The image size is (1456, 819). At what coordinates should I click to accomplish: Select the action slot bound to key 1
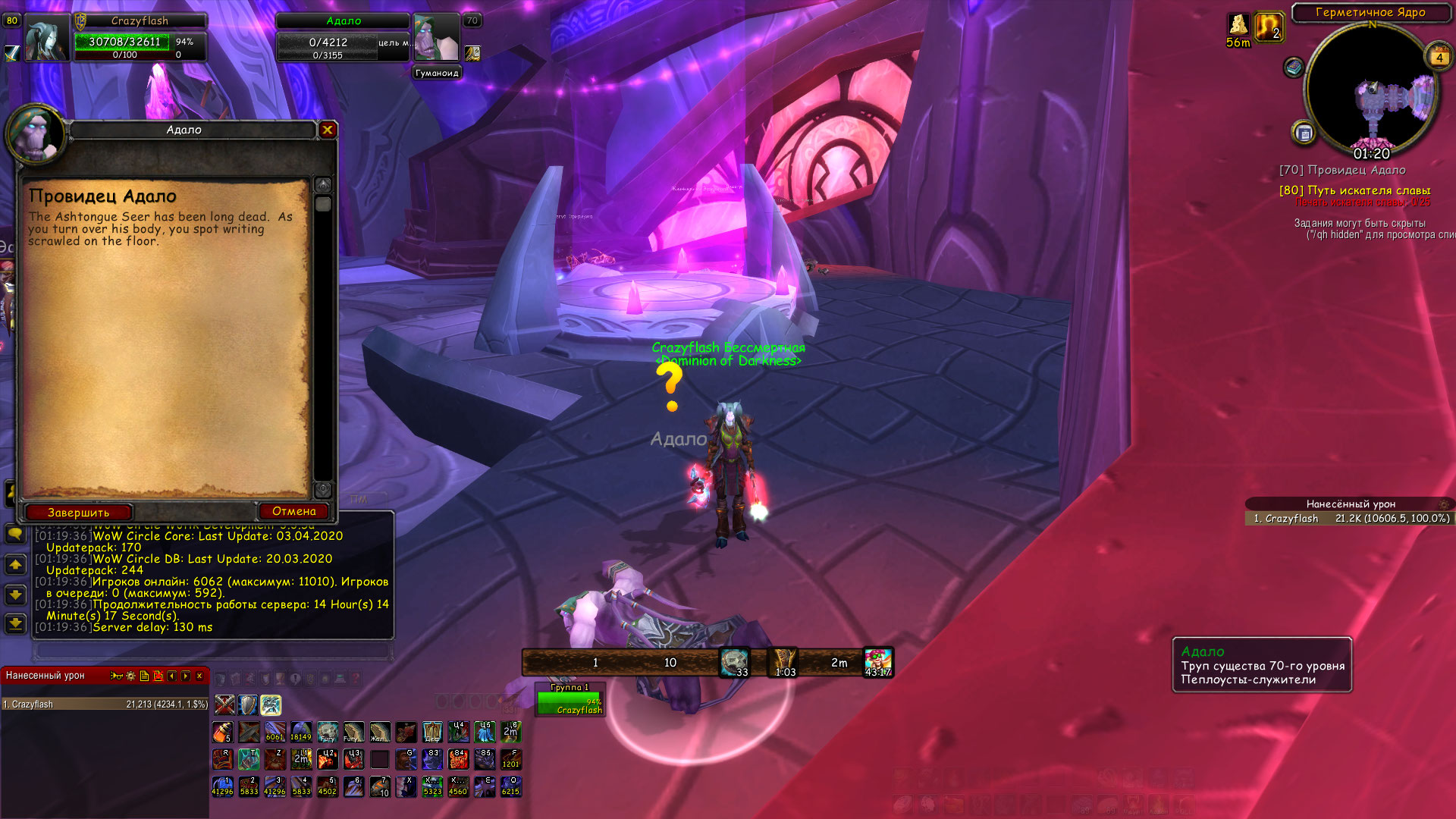(222, 786)
